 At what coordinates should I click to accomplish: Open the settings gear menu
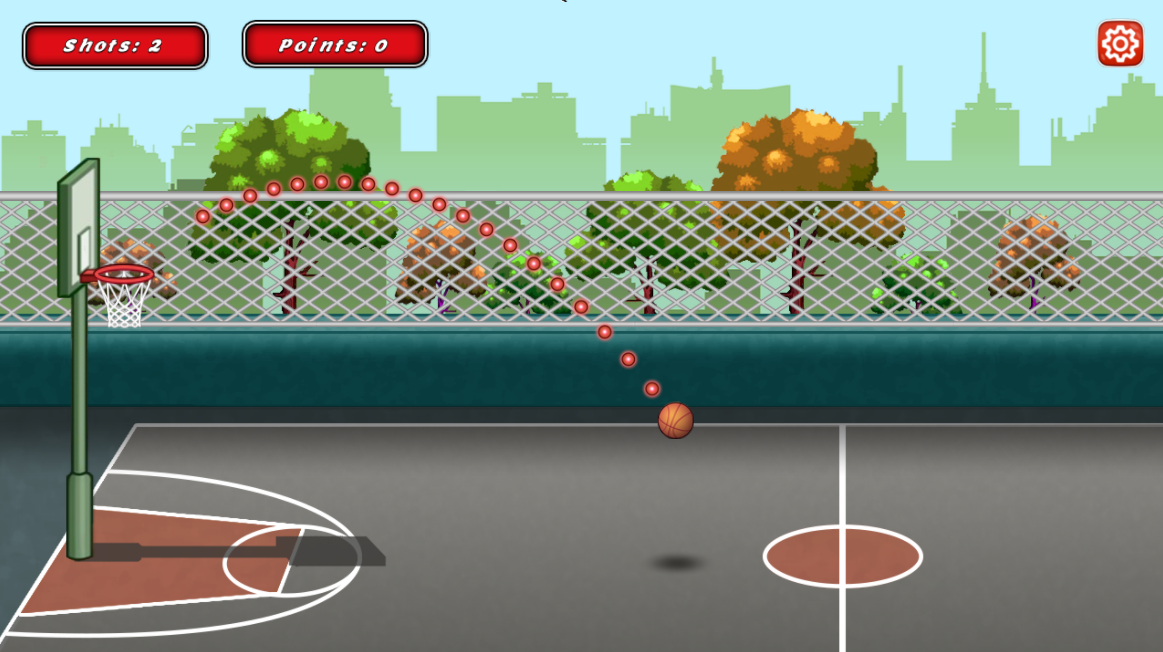click(x=1120, y=44)
